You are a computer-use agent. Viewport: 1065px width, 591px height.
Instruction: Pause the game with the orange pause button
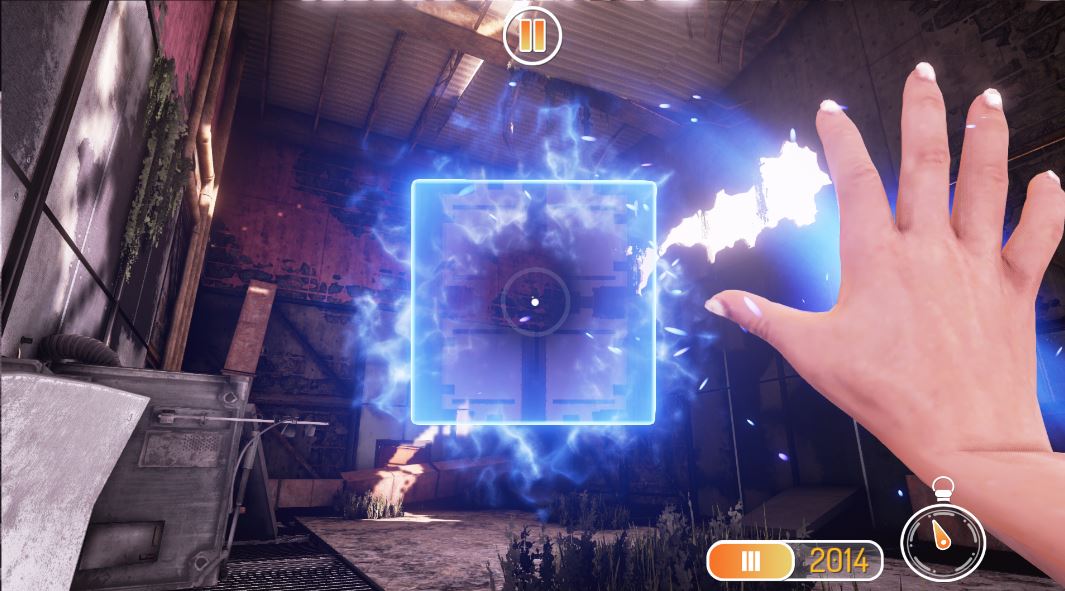(532, 36)
